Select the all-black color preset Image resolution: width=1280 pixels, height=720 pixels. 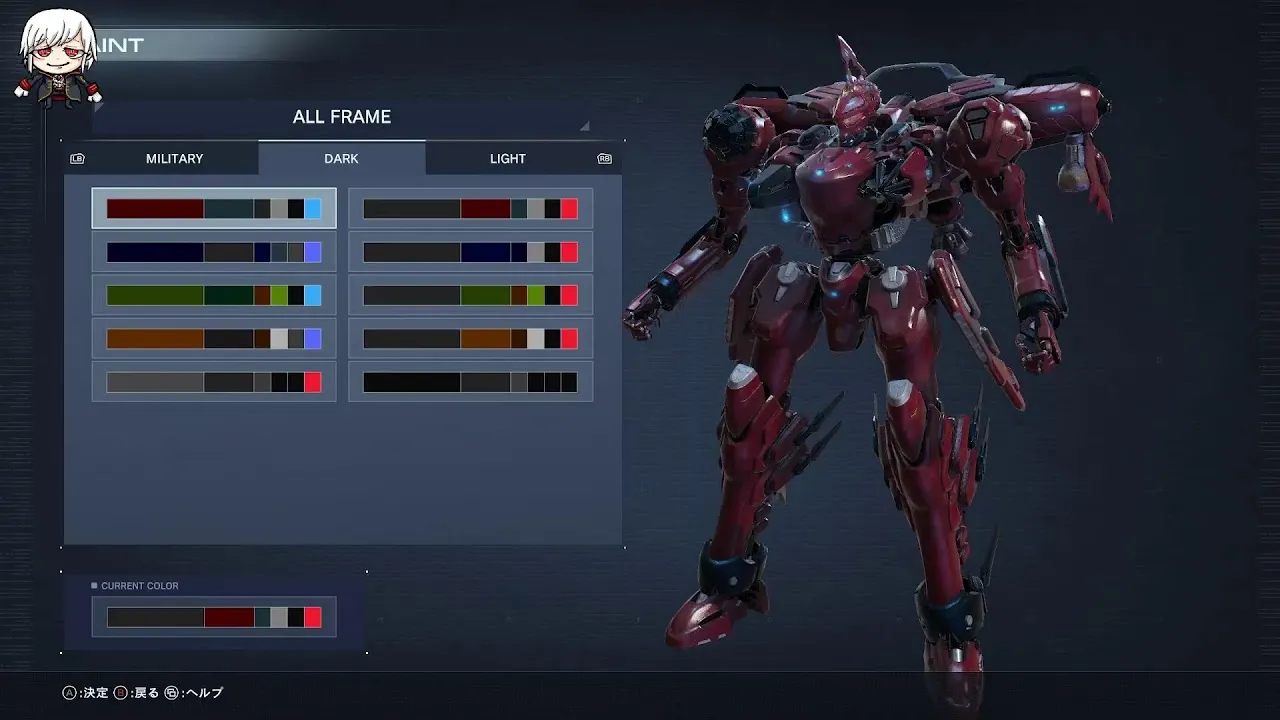coord(470,382)
